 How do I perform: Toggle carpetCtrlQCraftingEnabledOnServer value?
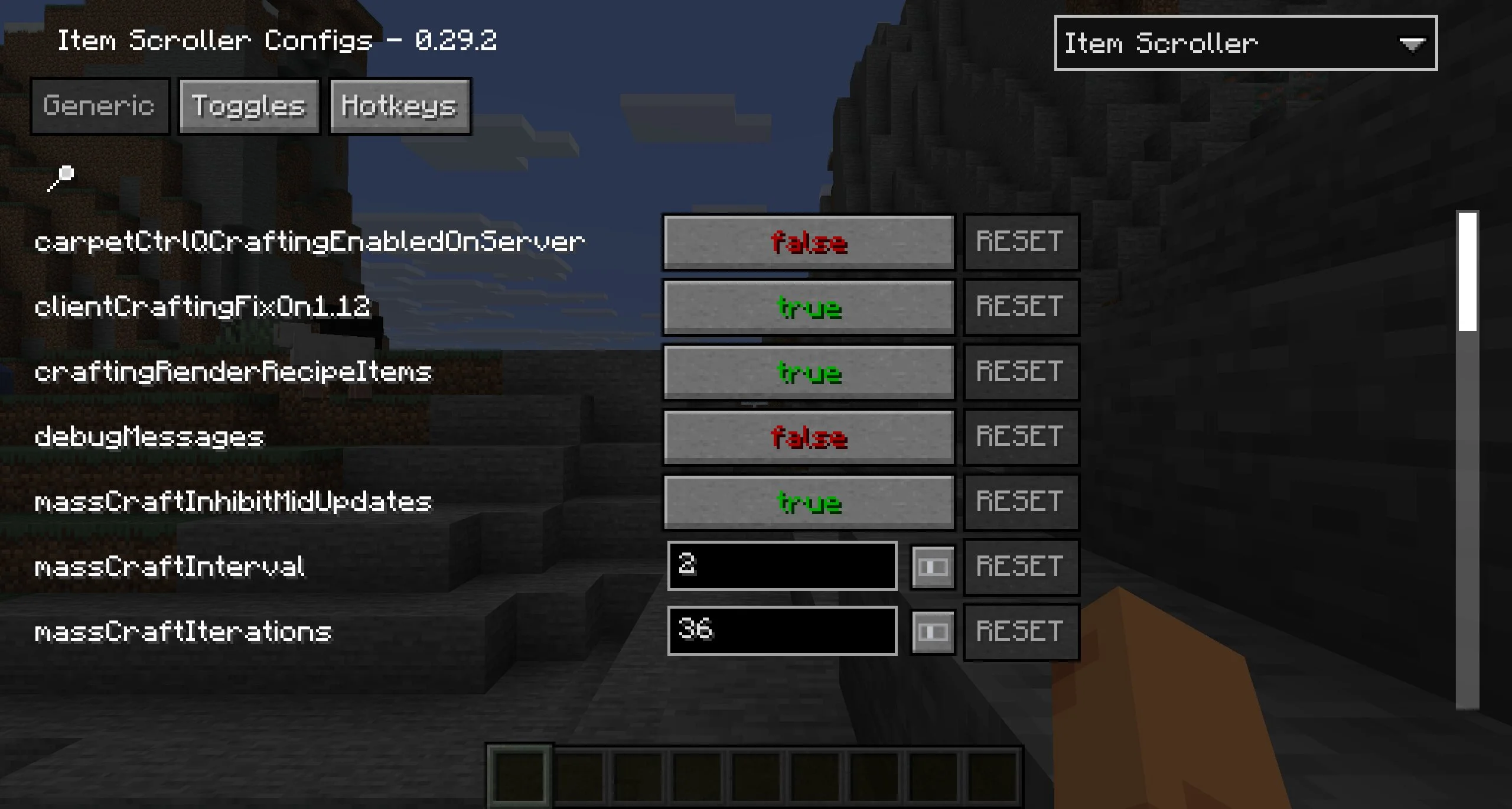point(809,242)
